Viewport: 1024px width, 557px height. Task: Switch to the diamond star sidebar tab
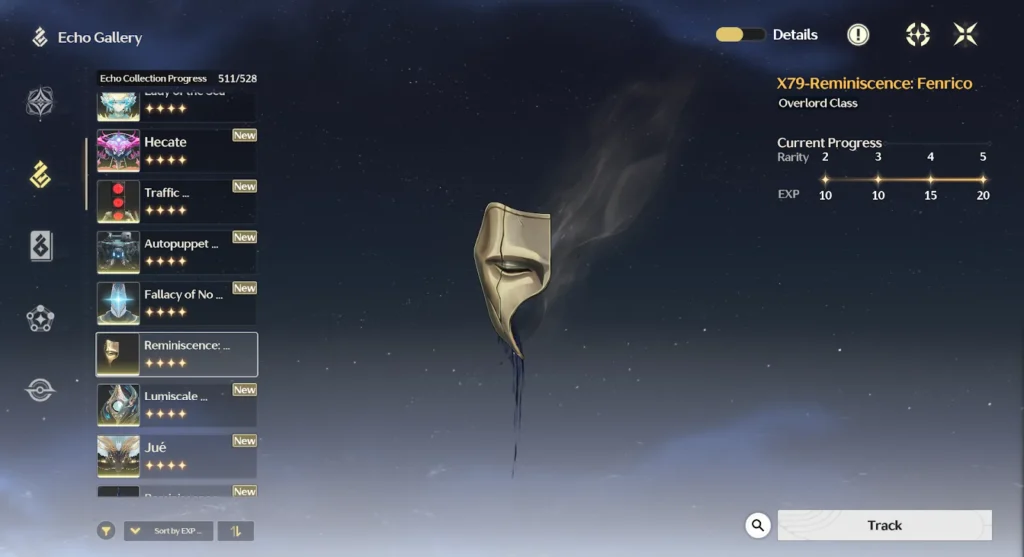coord(40,103)
